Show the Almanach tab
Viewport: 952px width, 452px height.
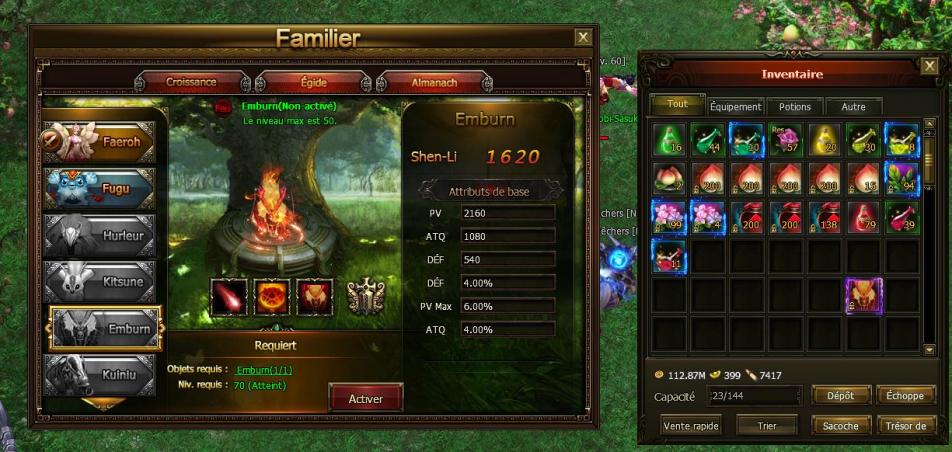[x=436, y=82]
